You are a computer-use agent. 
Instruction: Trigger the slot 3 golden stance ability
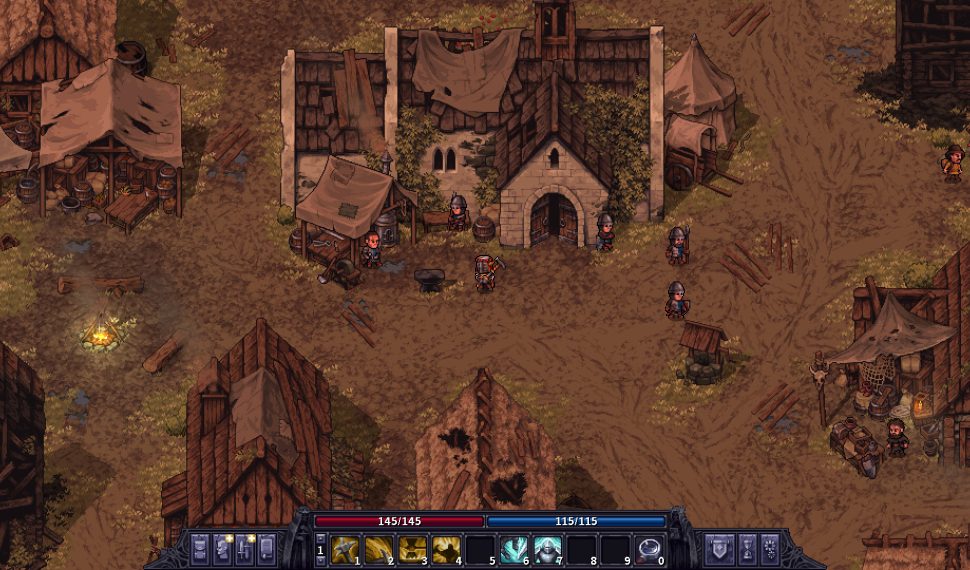[x=413, y=548]
